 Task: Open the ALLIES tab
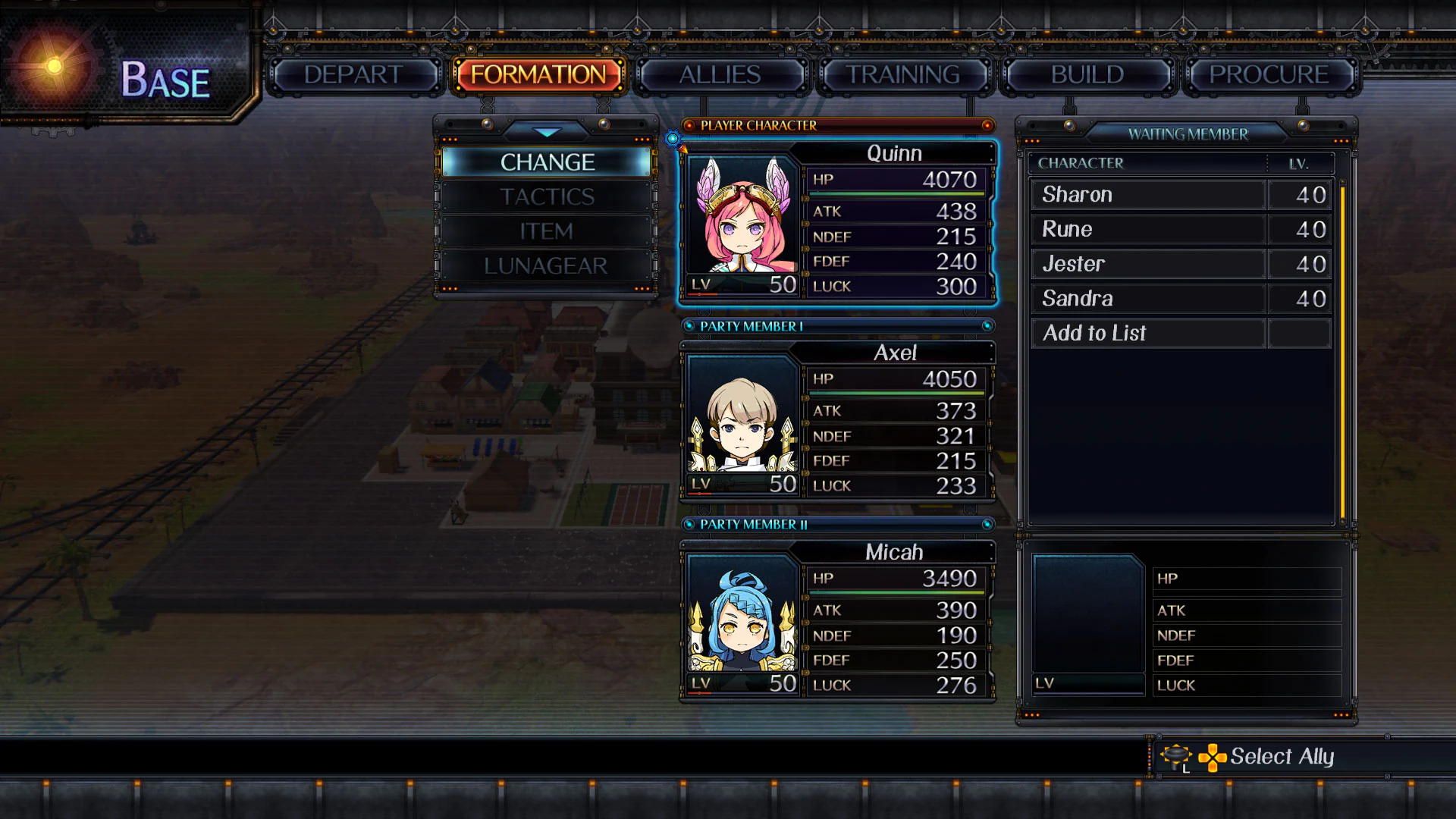coord(720,74)
